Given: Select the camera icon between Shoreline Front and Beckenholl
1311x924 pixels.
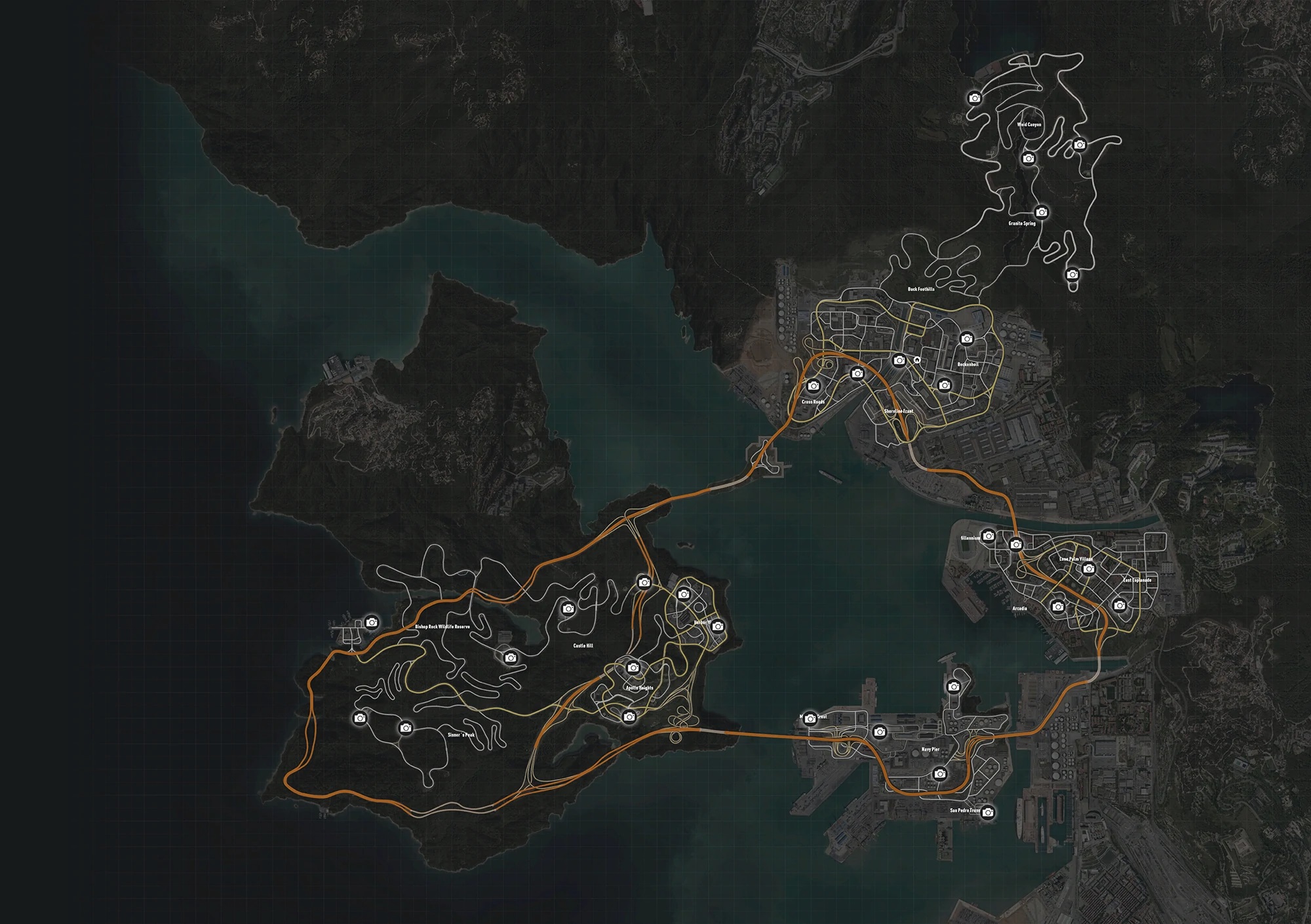Looking at the screenshot, I should click(x=945, y=386).
